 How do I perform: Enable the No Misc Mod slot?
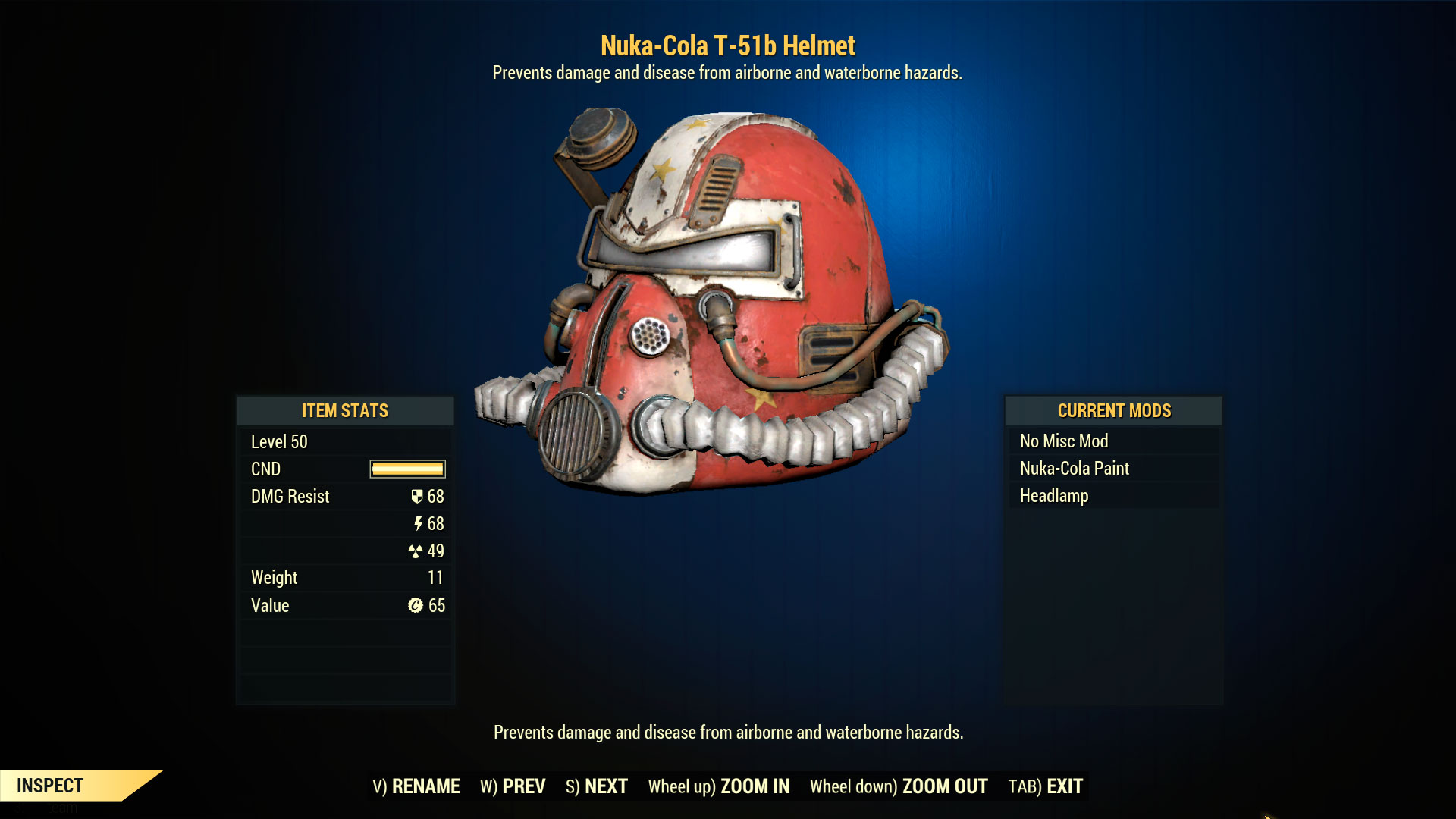pyautogui.click(x=1062, y=441)
